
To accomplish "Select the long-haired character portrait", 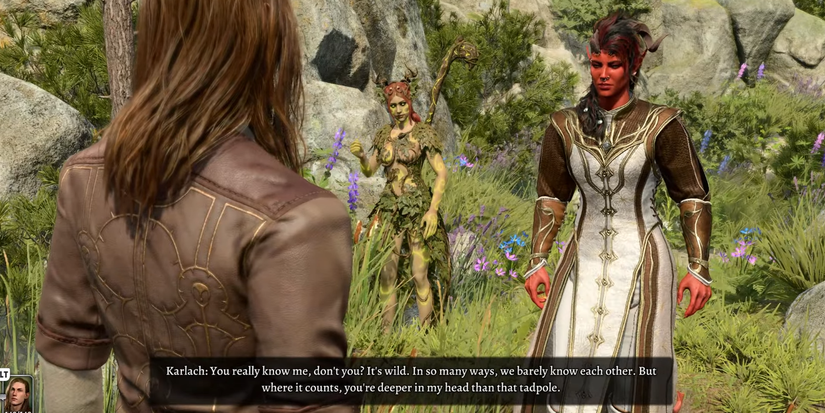I will pyautogui.click(x=19, y=394).
